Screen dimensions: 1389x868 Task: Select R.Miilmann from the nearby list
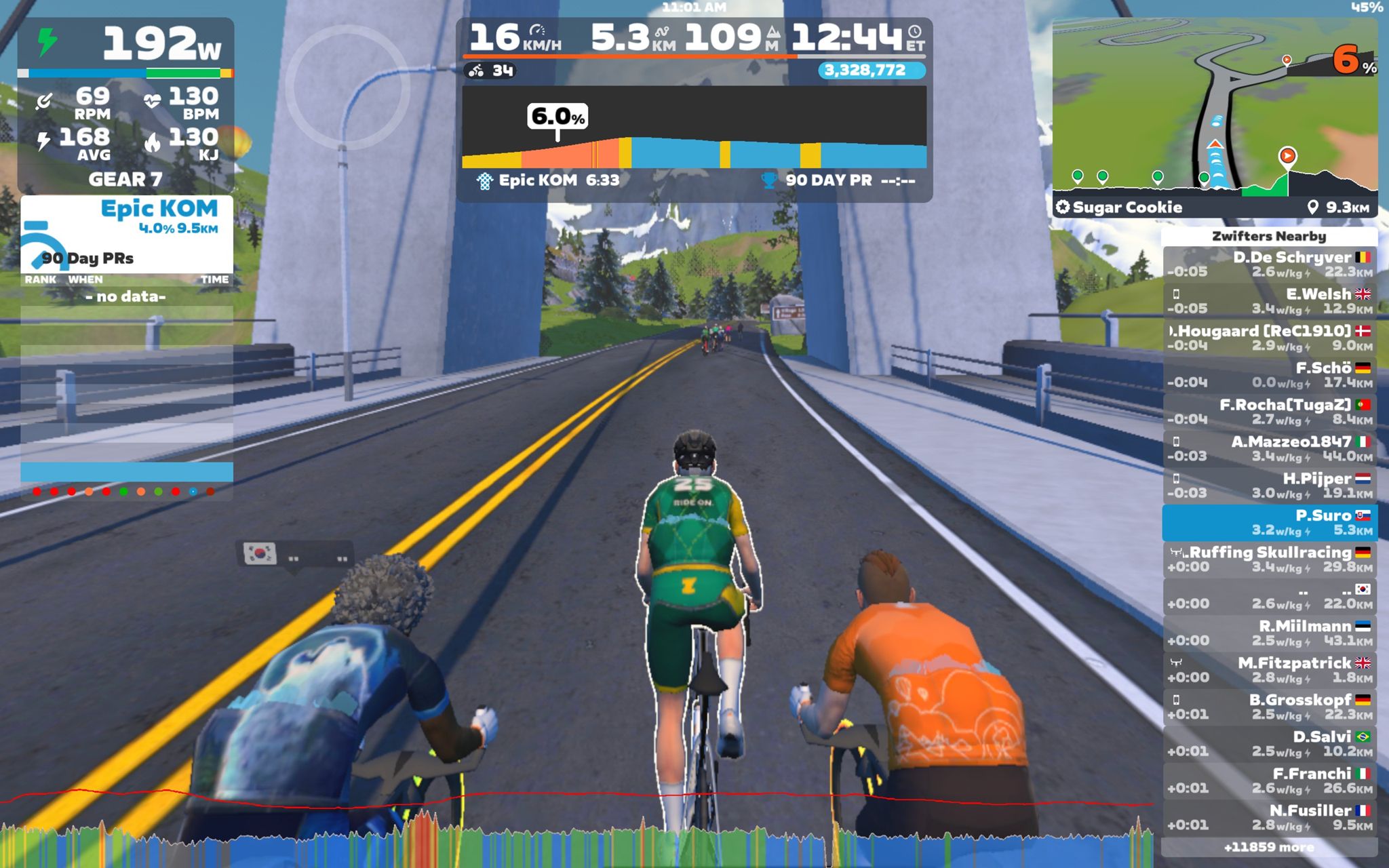[1269, 633]
